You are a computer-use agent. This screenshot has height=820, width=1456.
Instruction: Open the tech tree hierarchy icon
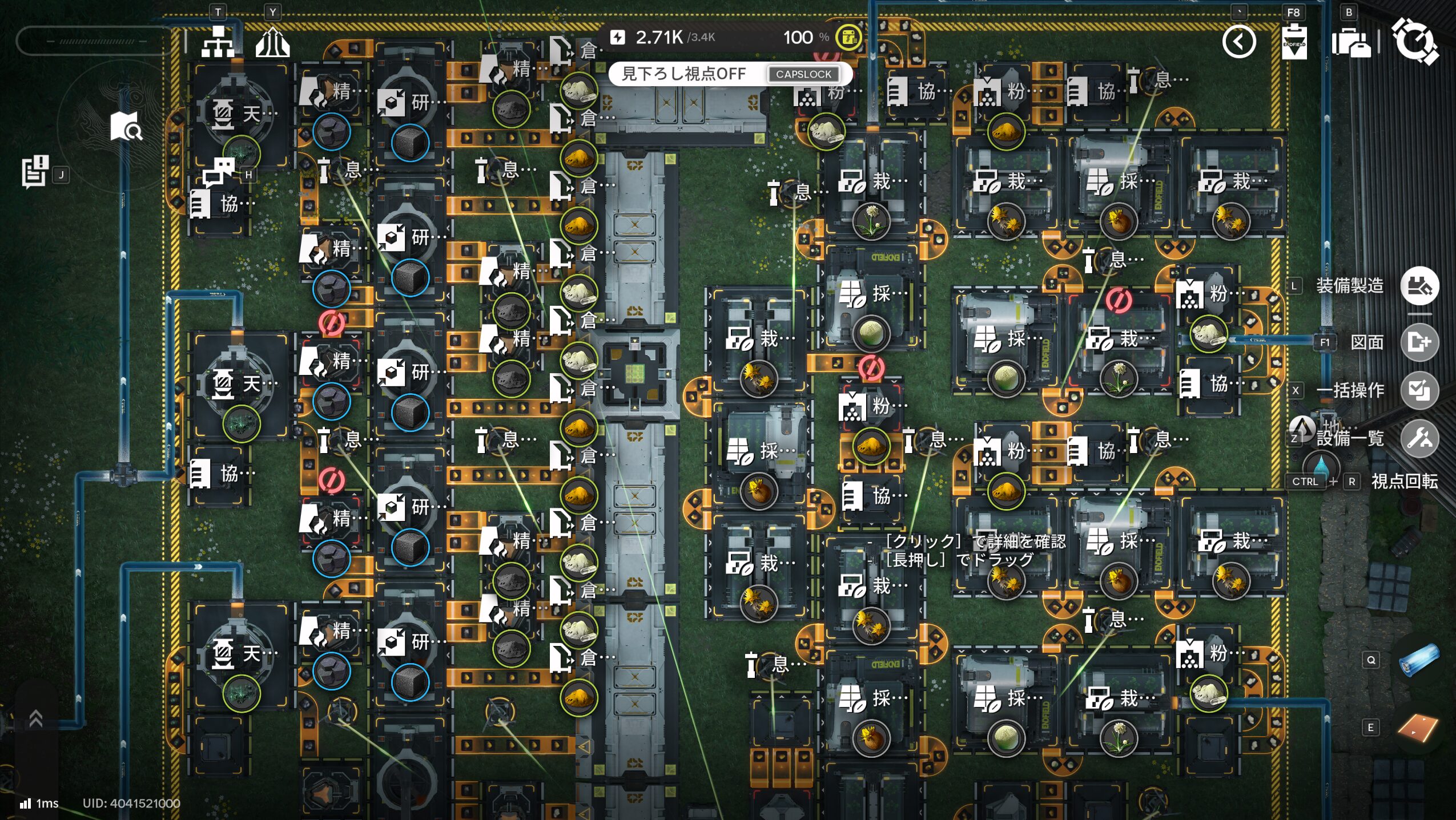tap(218, 41)
